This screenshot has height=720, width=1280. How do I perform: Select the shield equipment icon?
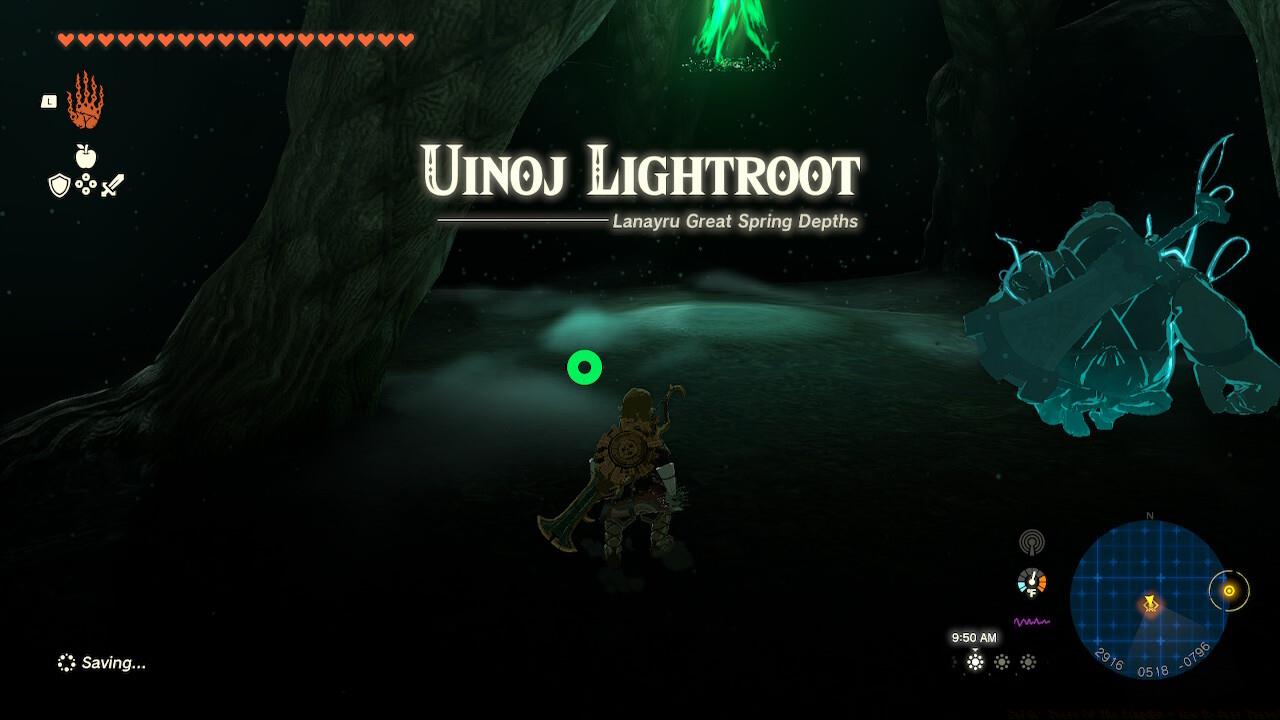59,186
